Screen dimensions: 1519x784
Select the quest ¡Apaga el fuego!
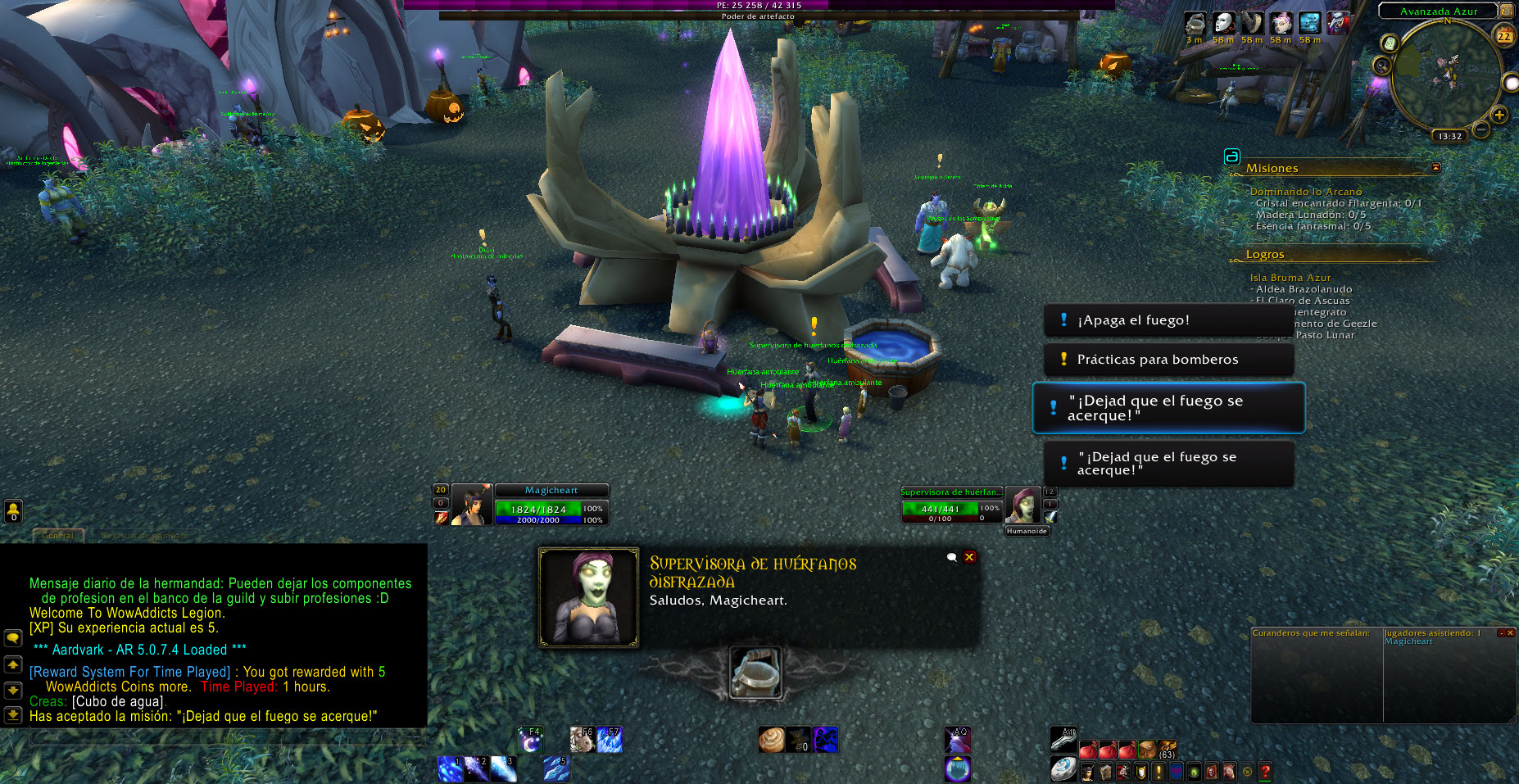click(x=1168, y=320)
